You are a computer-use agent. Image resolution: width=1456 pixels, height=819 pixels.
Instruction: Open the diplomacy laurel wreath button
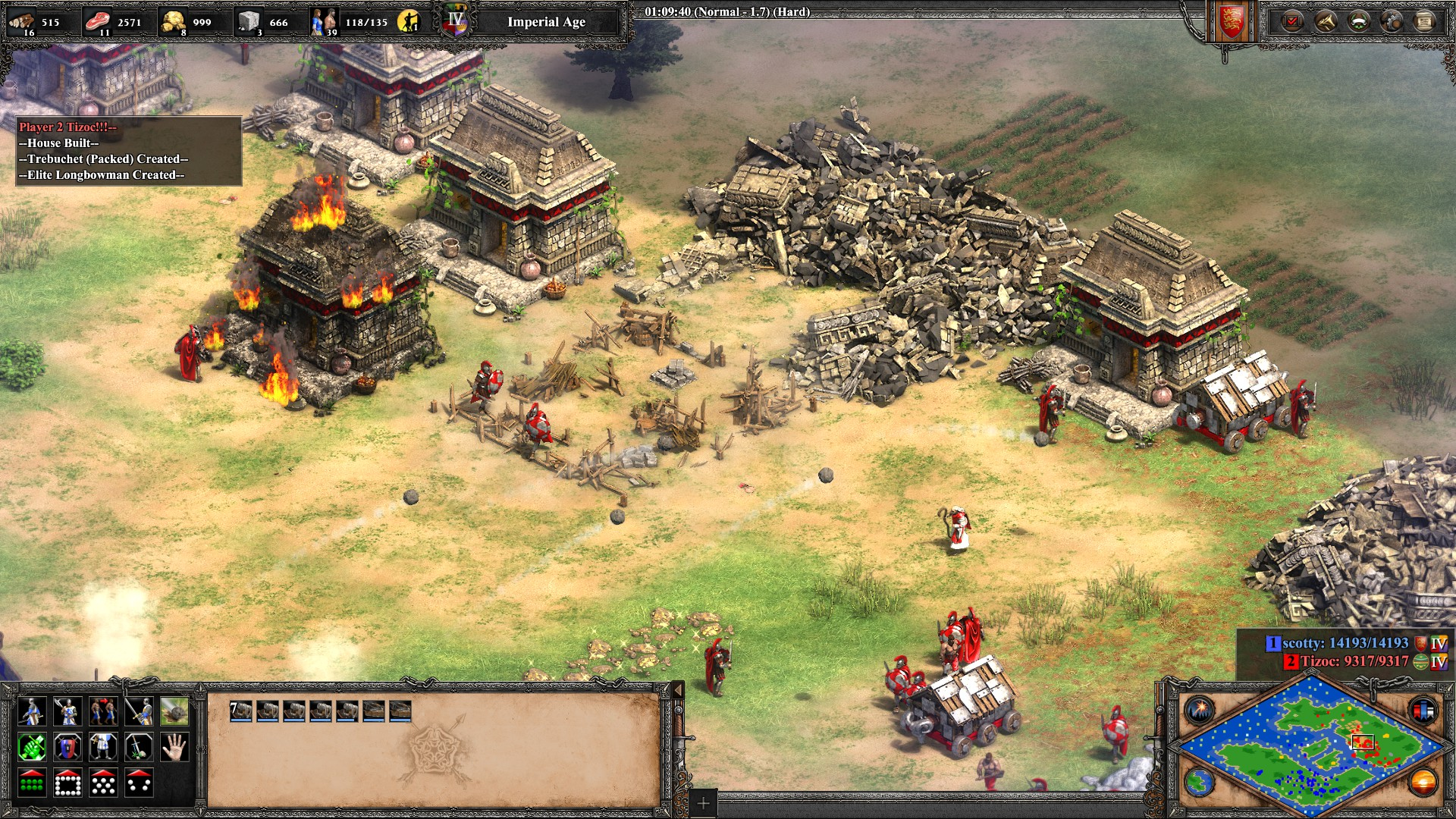(1358, 21)
